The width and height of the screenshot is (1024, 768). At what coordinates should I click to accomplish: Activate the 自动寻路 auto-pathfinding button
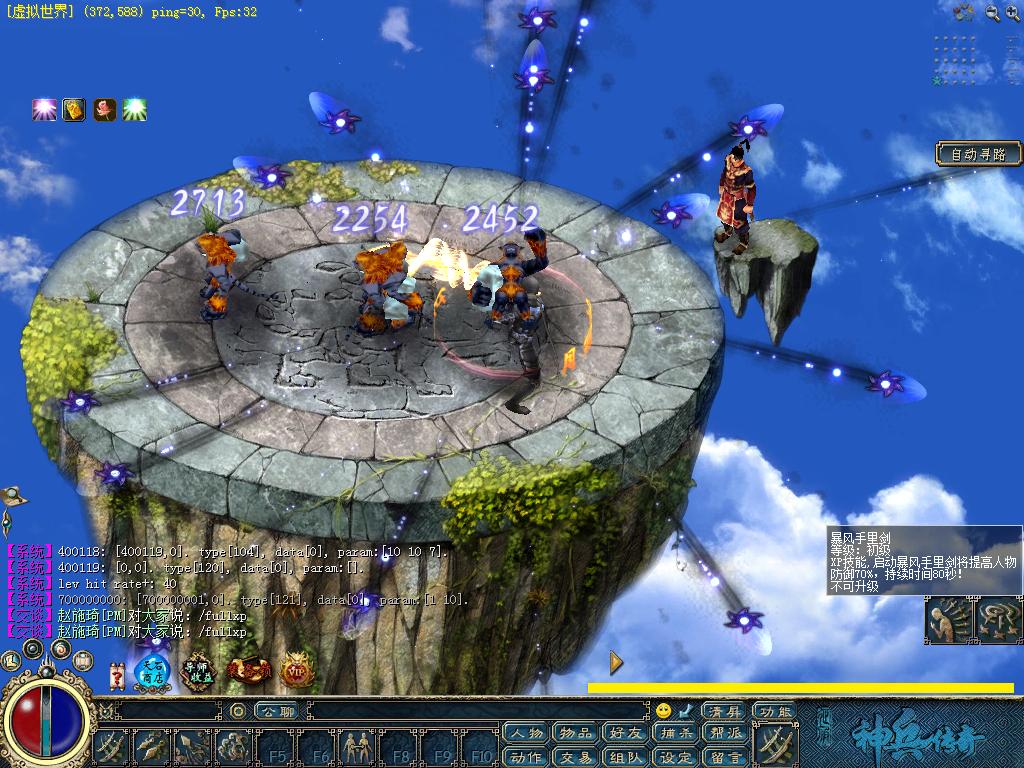pos(979,154)
